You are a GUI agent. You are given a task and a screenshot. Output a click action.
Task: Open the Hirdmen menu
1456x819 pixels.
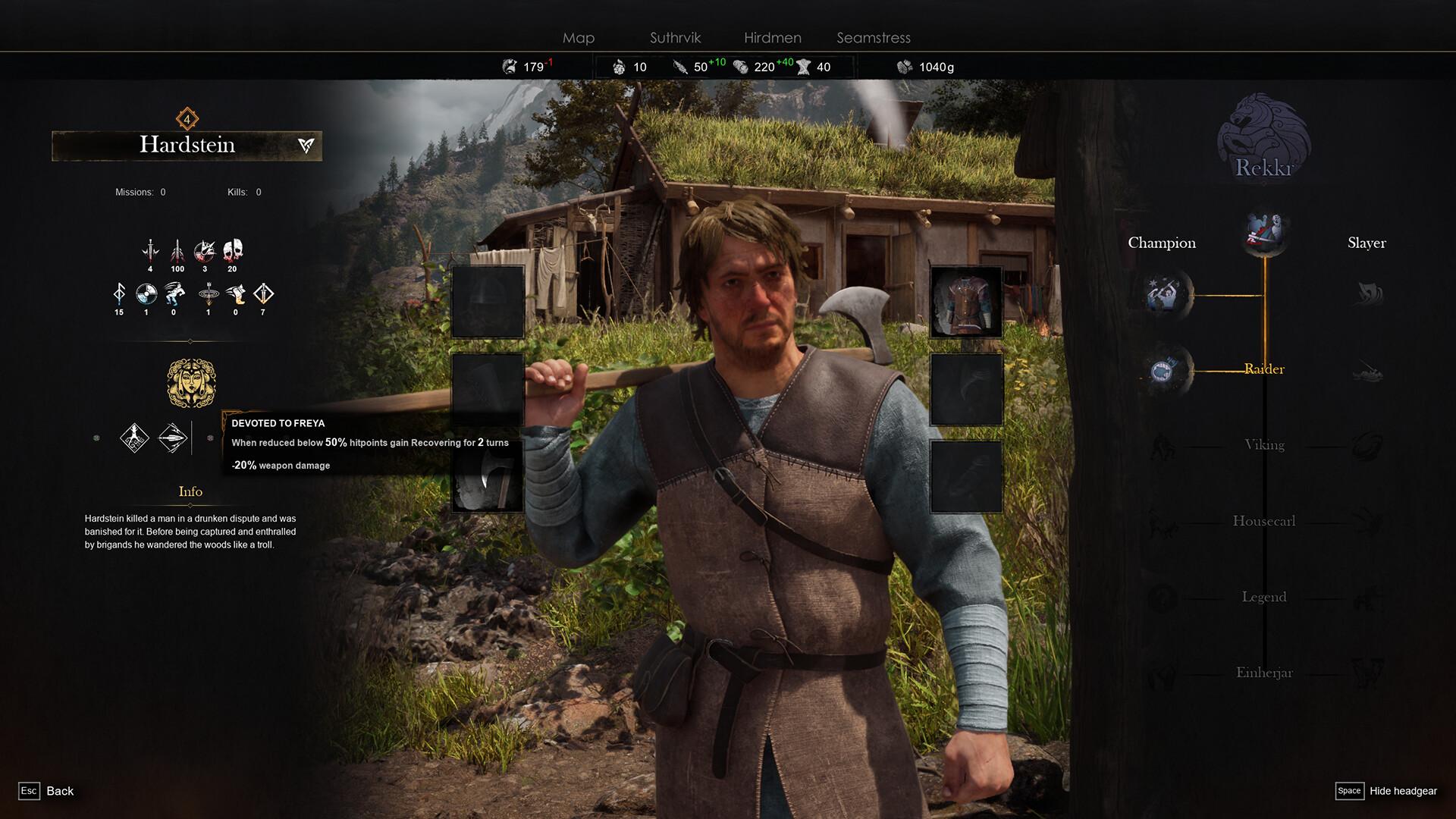tap(772, 38)
